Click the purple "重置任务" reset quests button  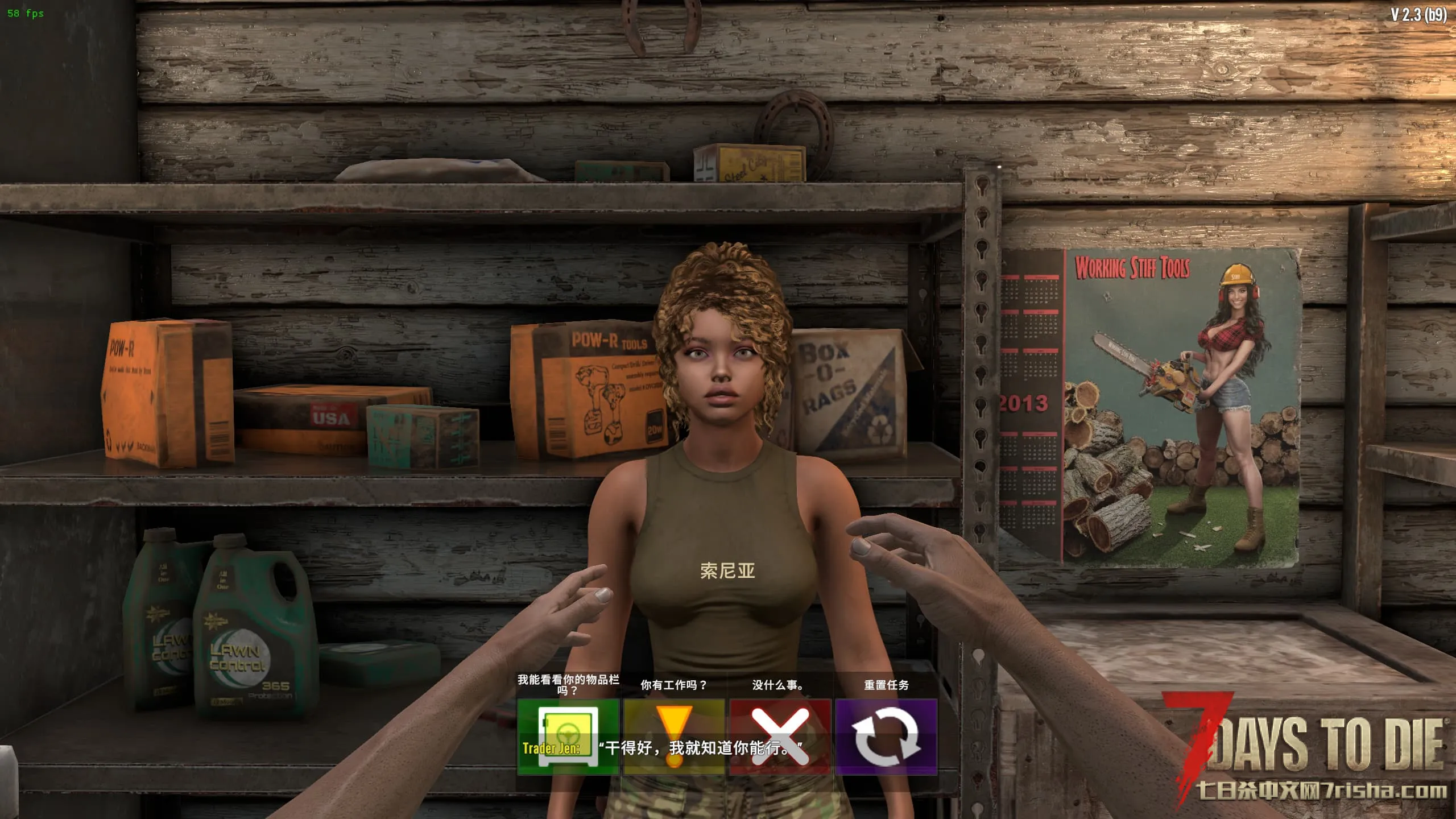pyautogui.click(x=886, y=736)
